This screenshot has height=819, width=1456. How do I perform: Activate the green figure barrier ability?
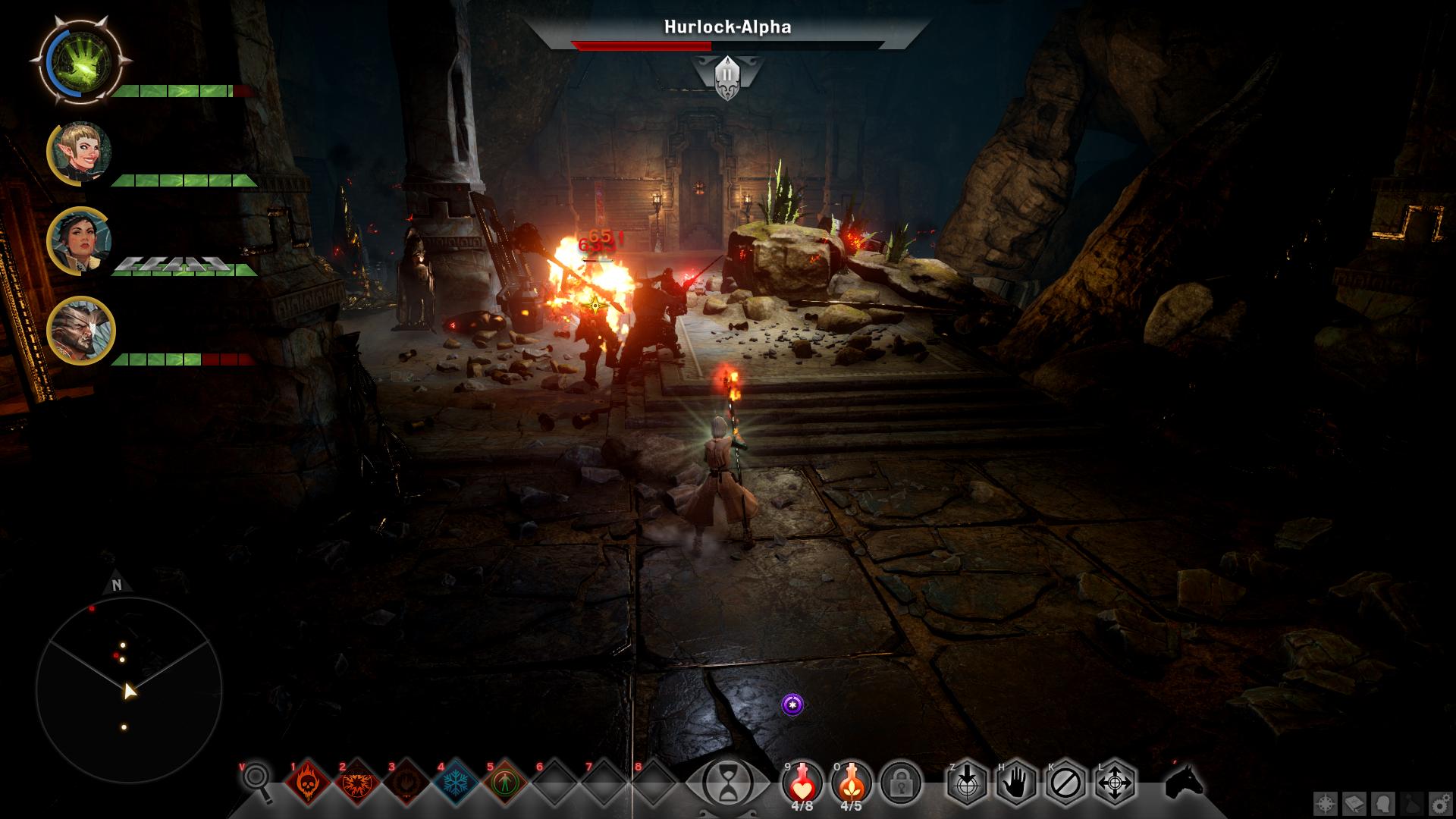click(x=505, y=783)
